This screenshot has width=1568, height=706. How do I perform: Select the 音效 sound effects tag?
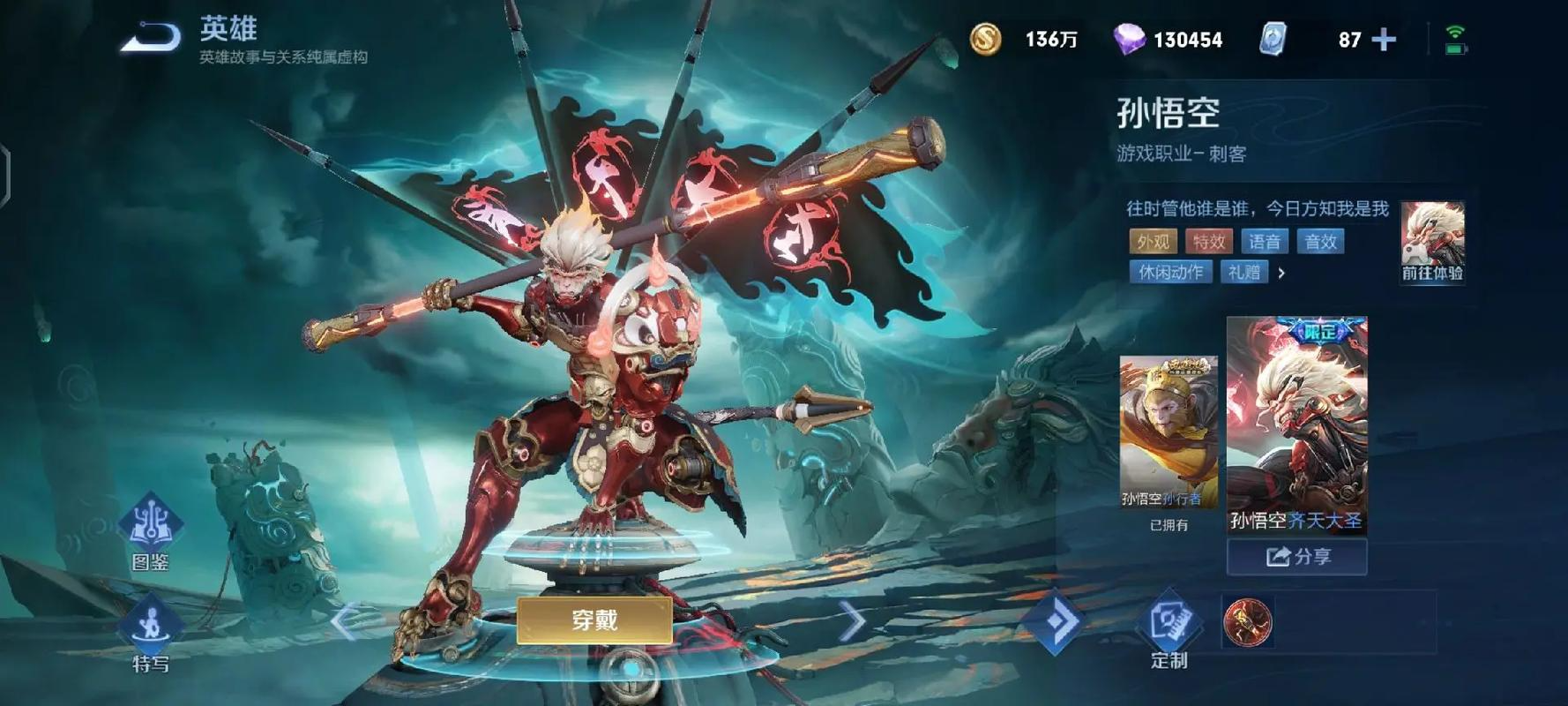pyautogui.click(x=1320, y=242)
